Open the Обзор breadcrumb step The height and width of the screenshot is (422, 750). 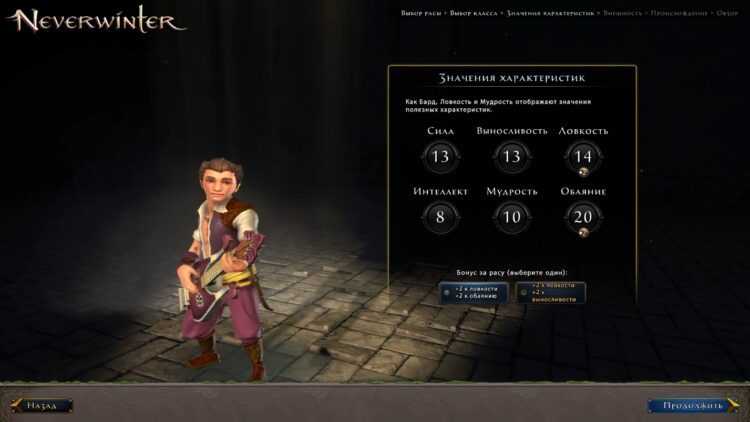[729, 12]
